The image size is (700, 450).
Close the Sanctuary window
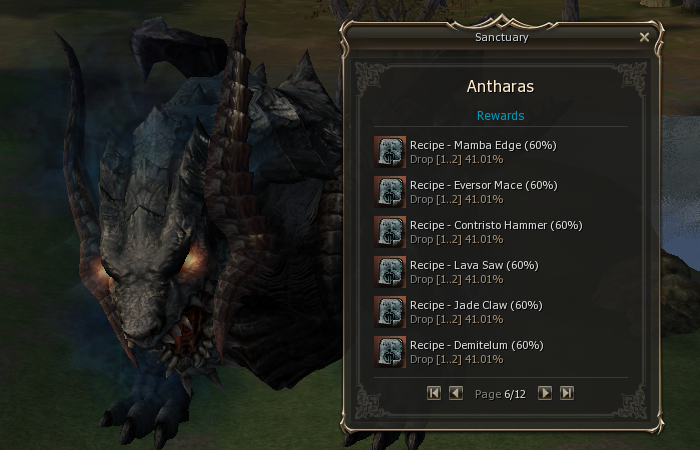point(644,37)
